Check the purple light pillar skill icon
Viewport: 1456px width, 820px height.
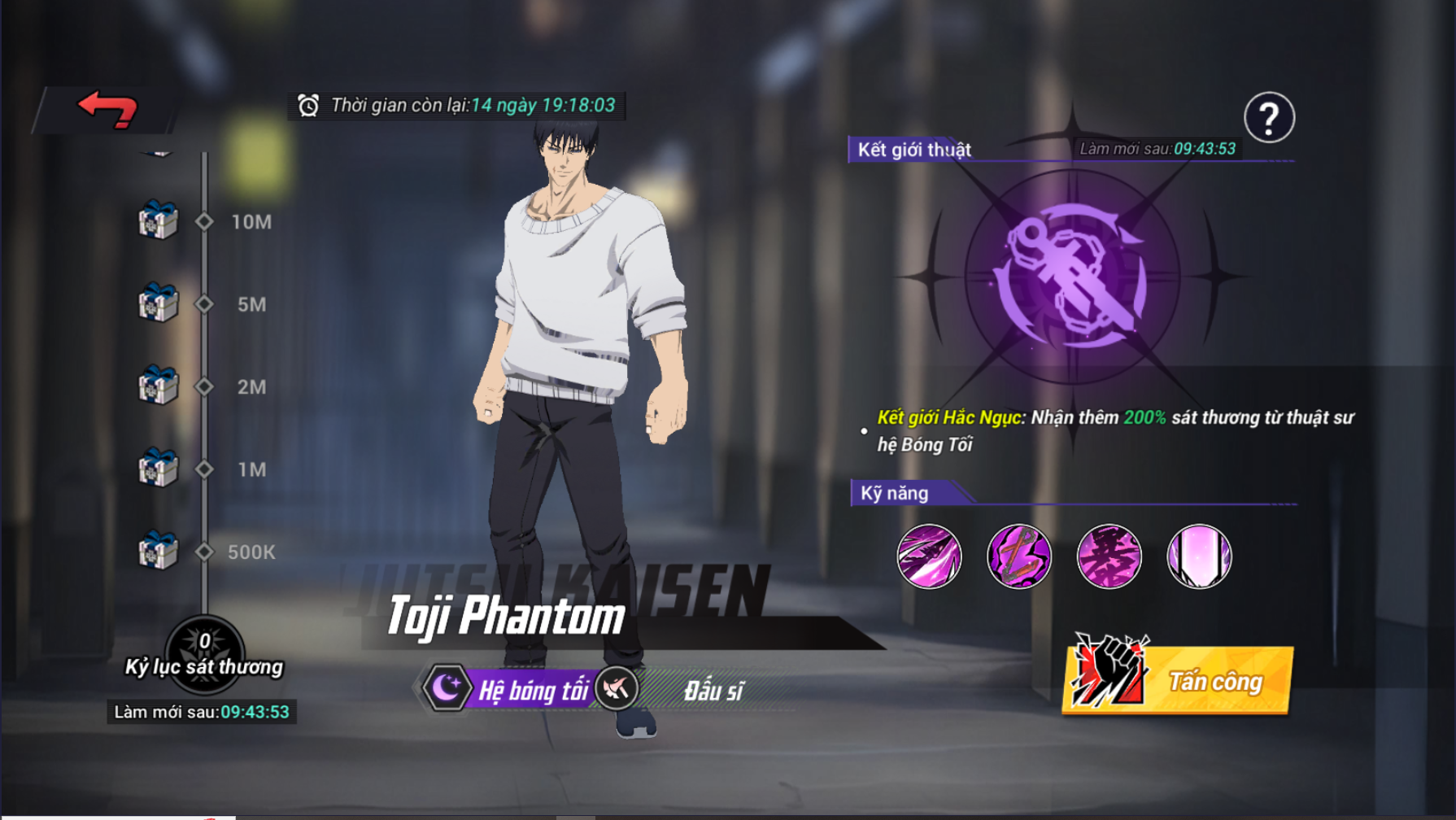pos(1199,556)
